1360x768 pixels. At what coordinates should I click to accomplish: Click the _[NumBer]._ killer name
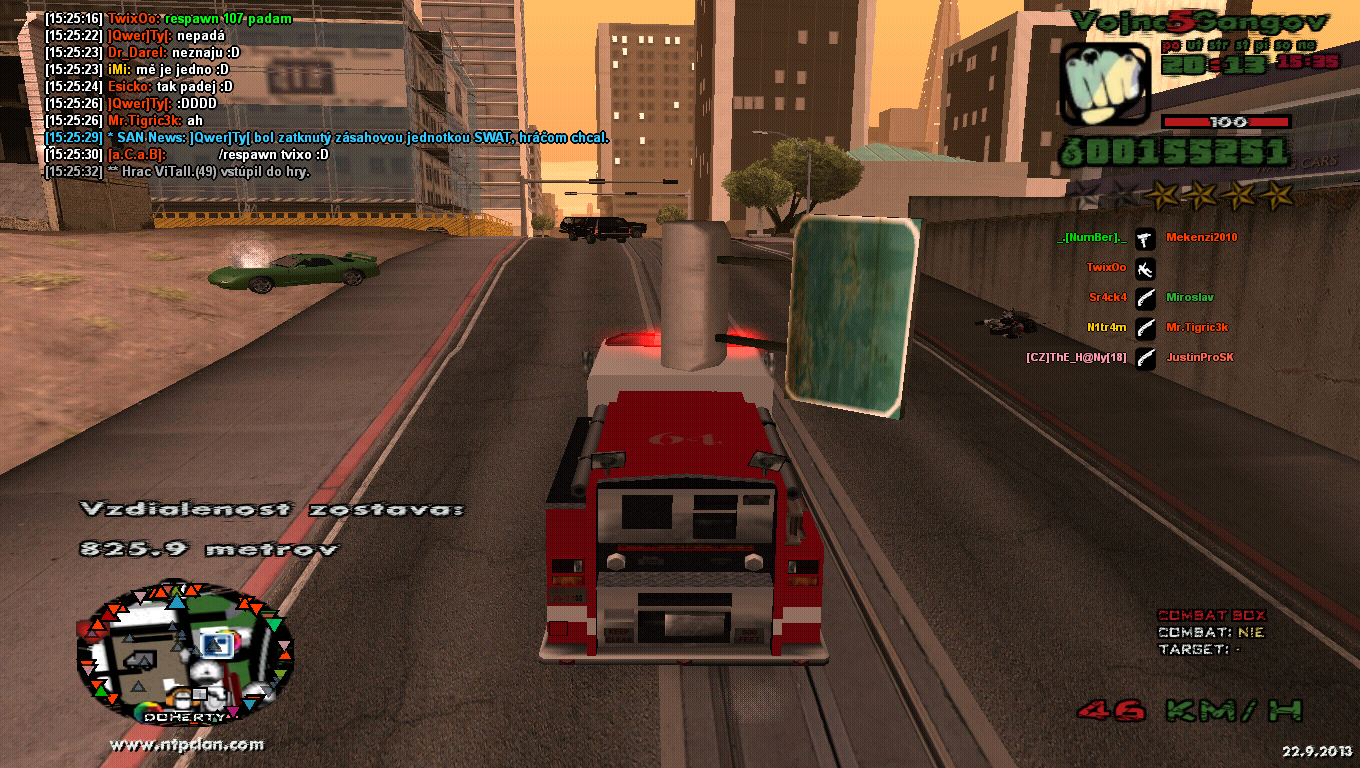1091,238
